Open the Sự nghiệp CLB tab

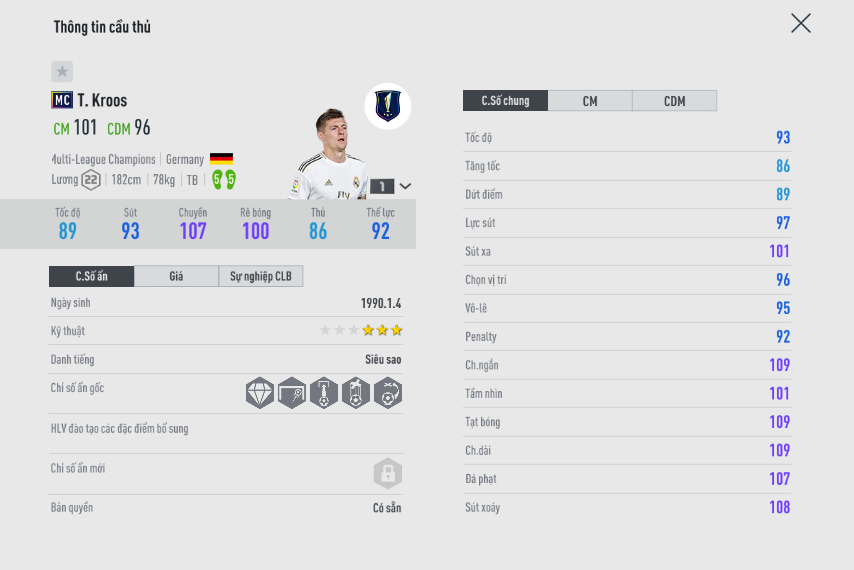tap(260, 276)
